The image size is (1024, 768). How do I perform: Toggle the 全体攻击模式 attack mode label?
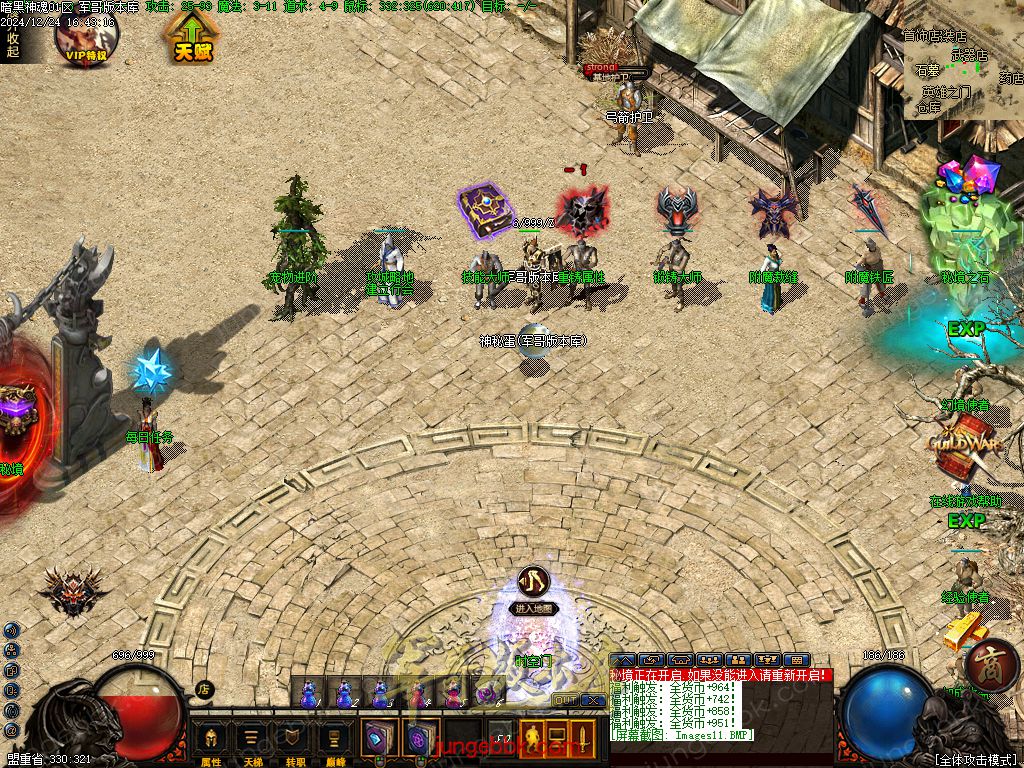[x=977, y=759]
